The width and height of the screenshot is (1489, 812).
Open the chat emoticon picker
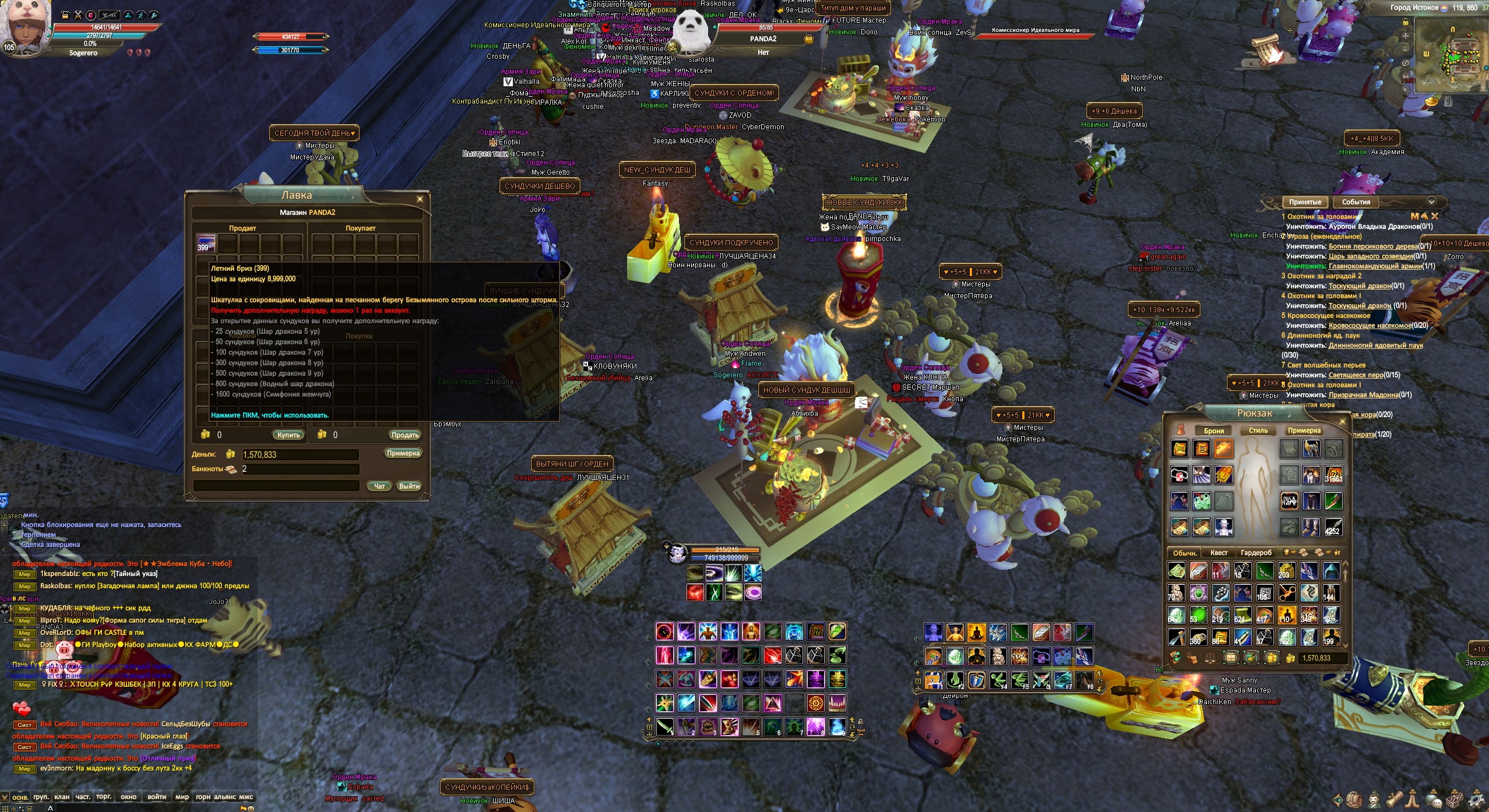coord(251,809)
